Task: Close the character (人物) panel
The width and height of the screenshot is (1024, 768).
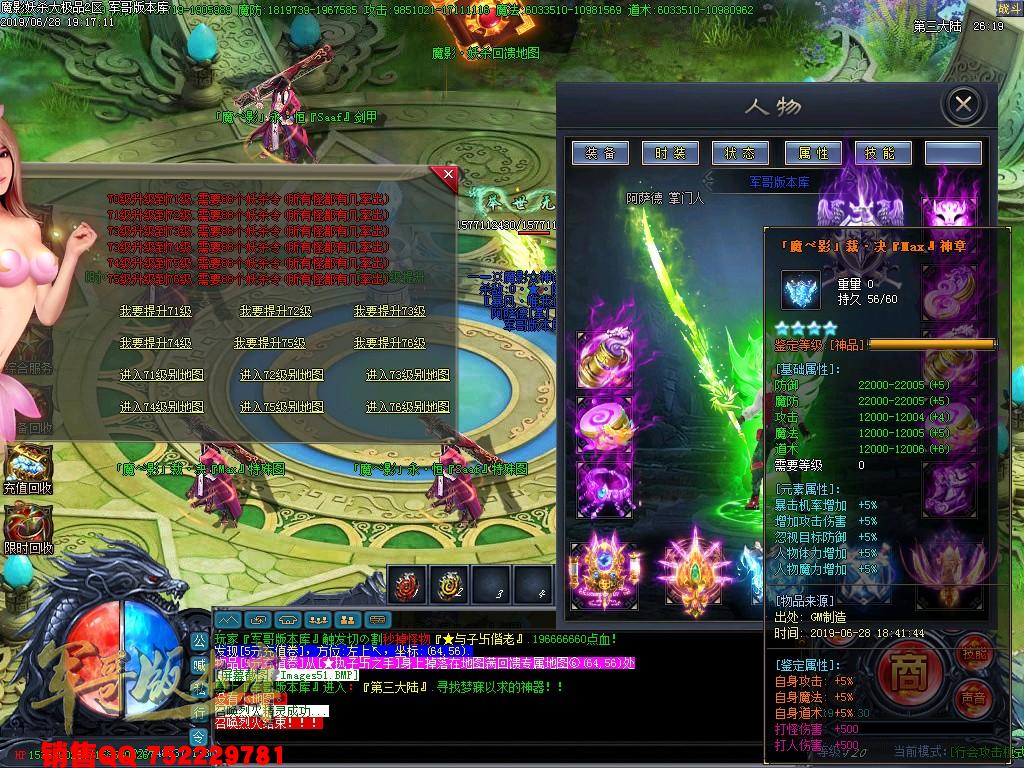Action: click(x=962, y=104)
